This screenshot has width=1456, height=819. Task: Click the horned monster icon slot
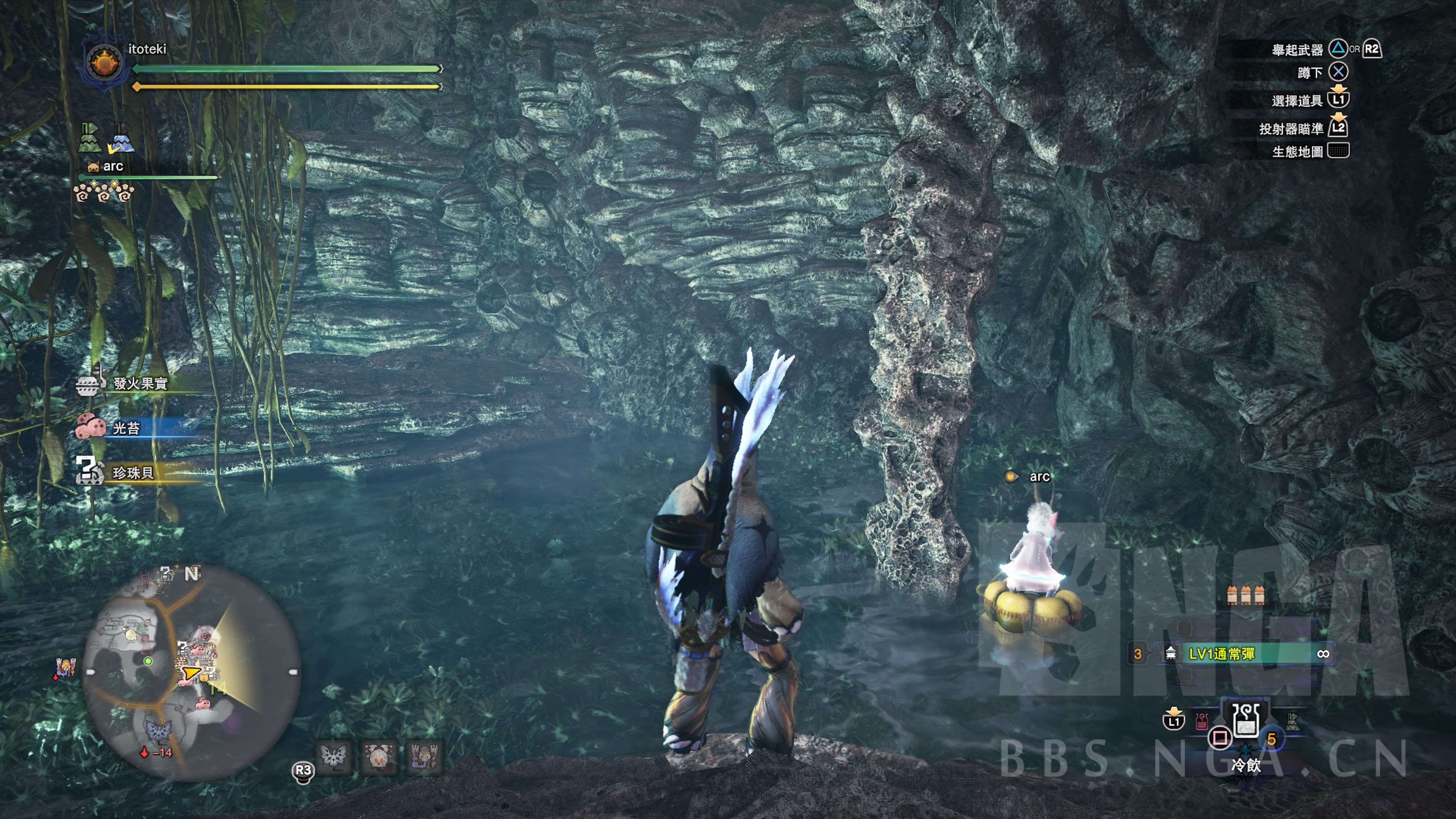tap(424, 756)
